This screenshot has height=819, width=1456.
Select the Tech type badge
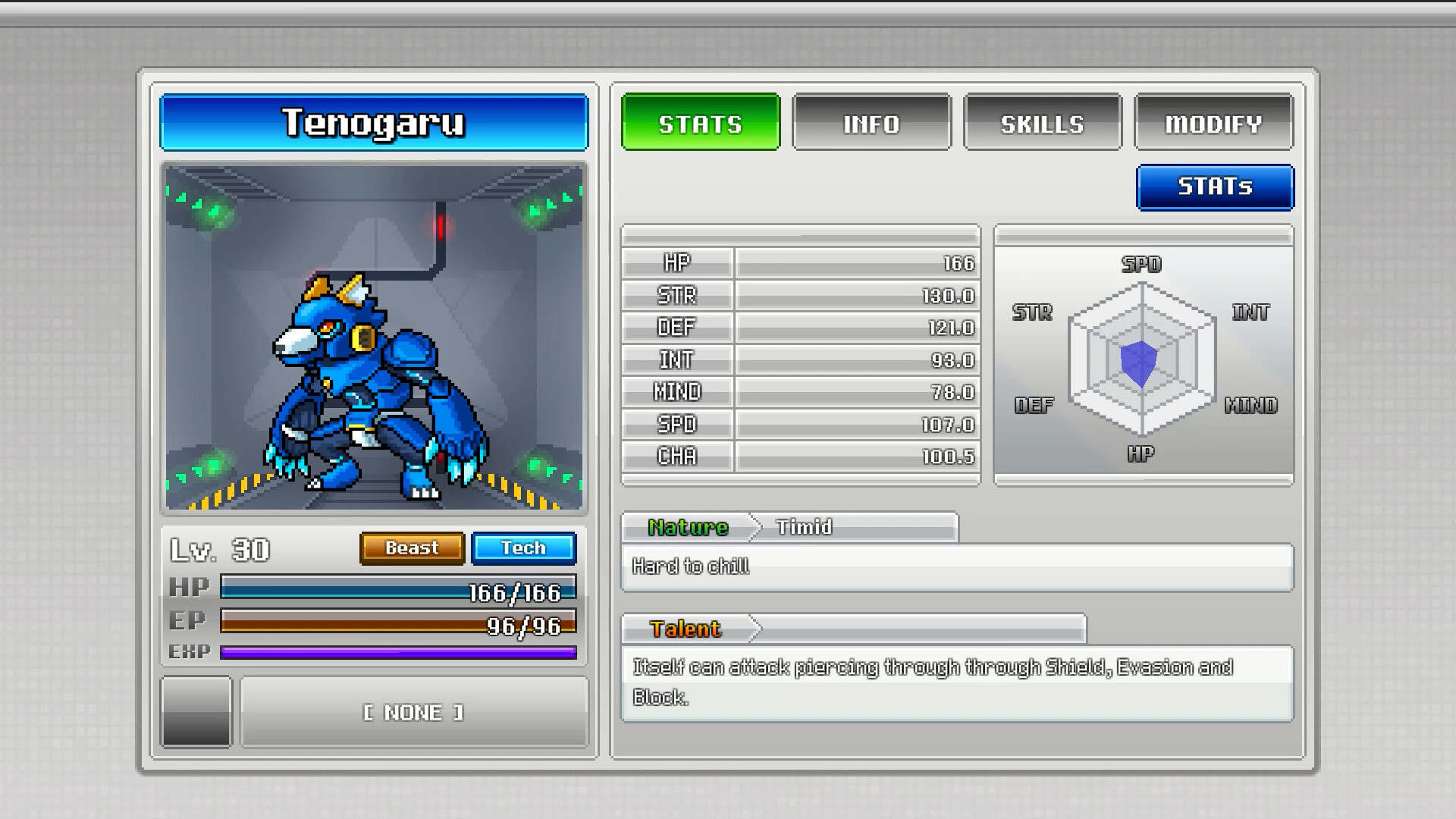523,548
